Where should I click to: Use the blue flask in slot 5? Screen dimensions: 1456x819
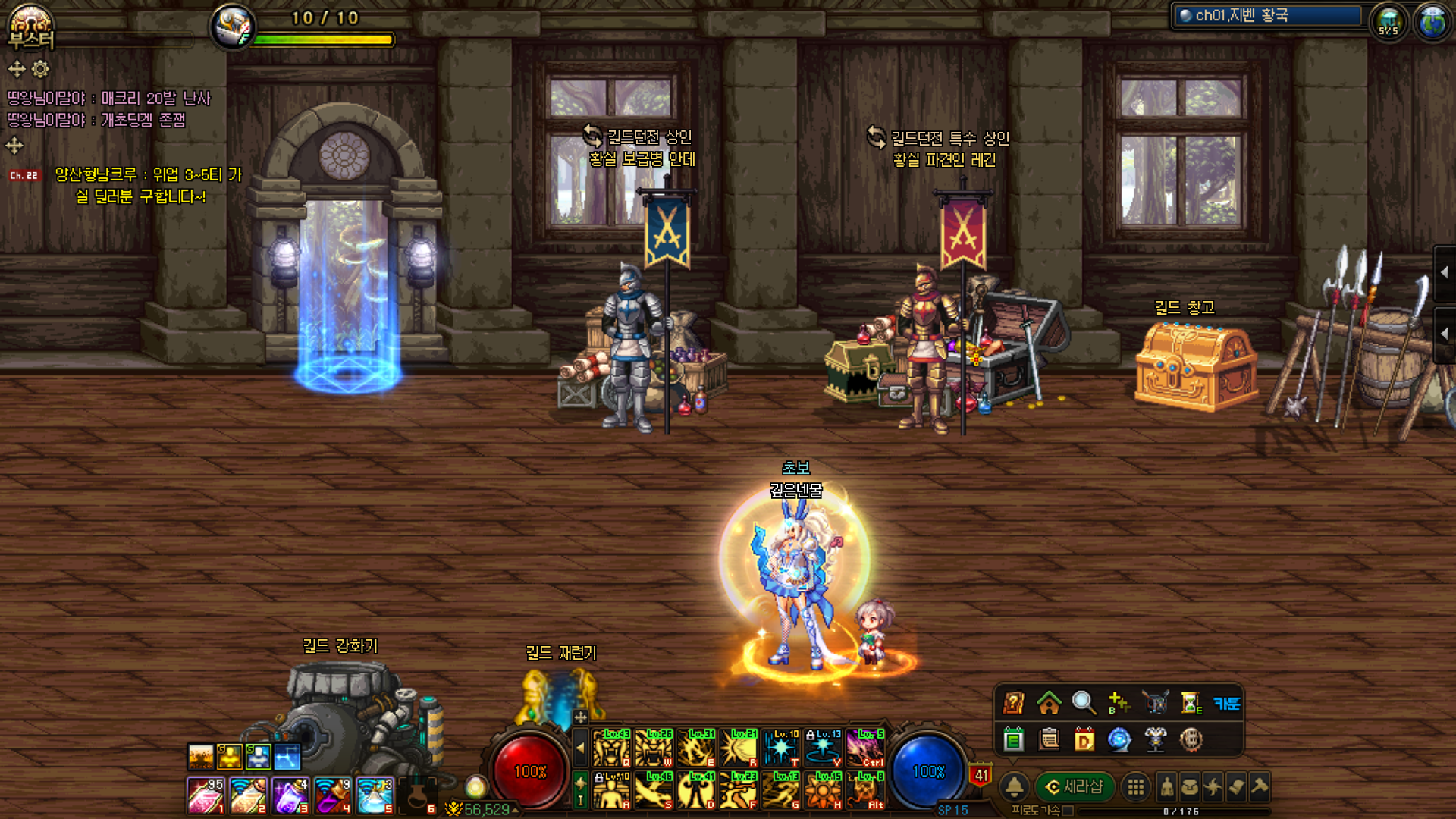[x=375, y=795]
